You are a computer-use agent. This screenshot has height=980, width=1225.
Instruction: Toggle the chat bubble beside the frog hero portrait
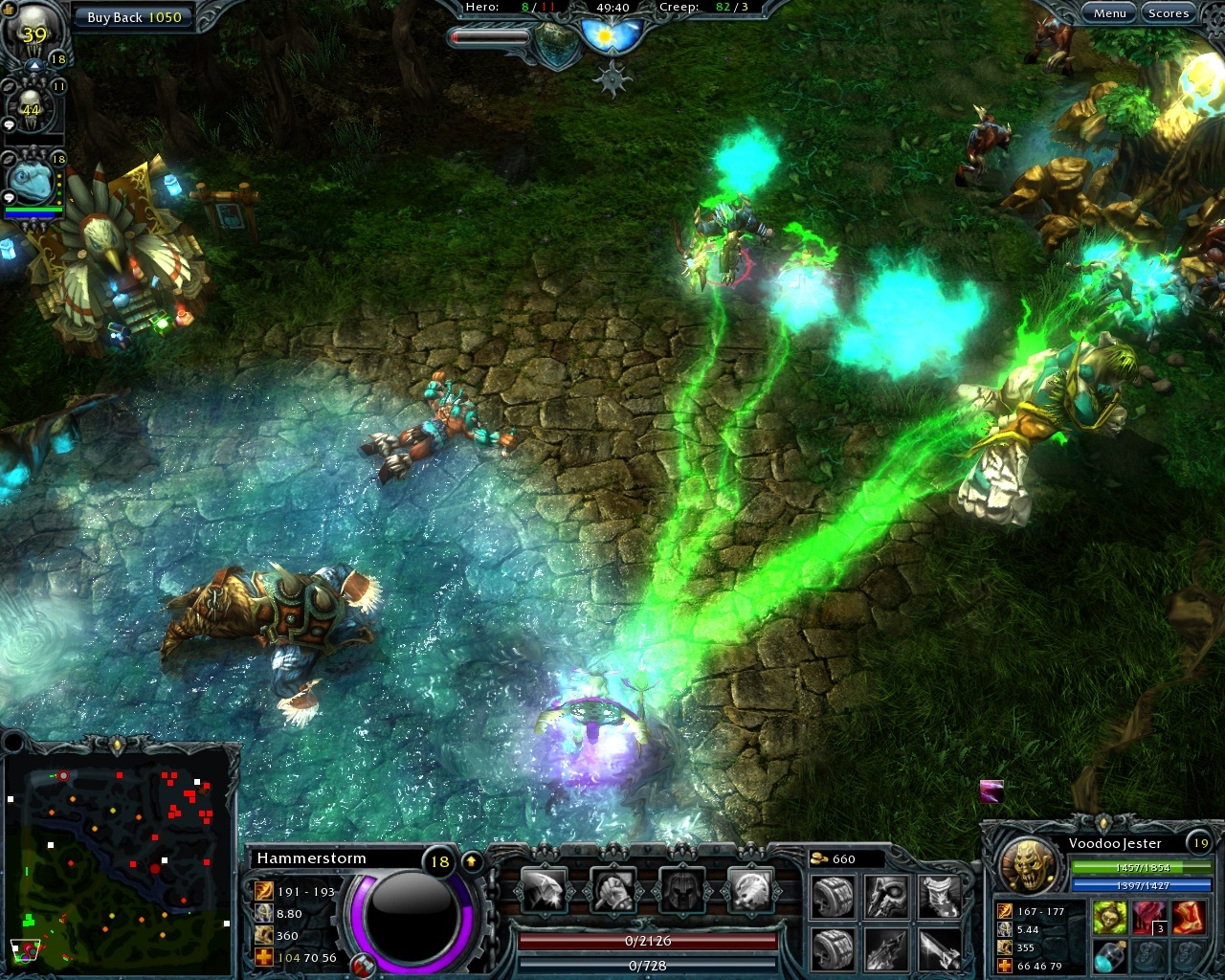10,194
